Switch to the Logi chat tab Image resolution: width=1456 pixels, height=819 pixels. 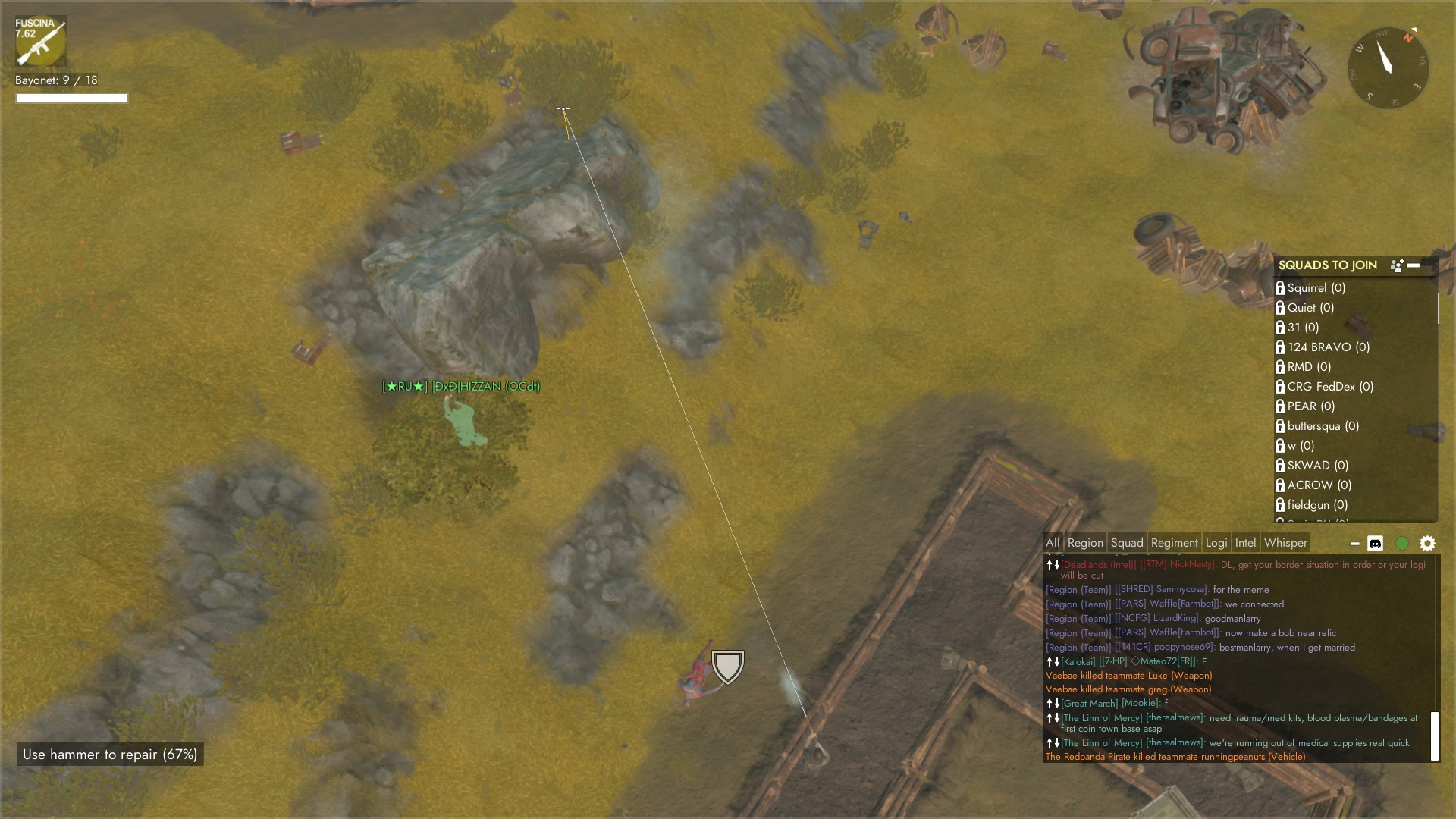click(x=1216, y=543)
